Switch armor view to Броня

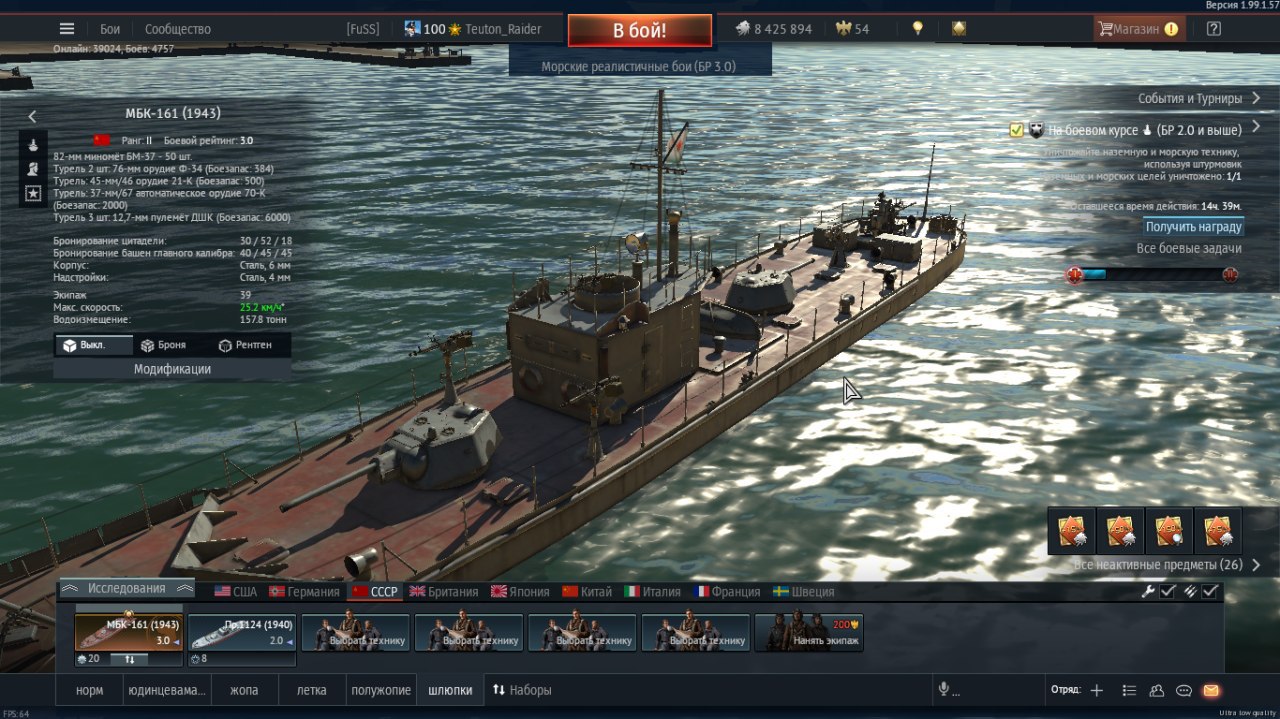click(163, 345)
